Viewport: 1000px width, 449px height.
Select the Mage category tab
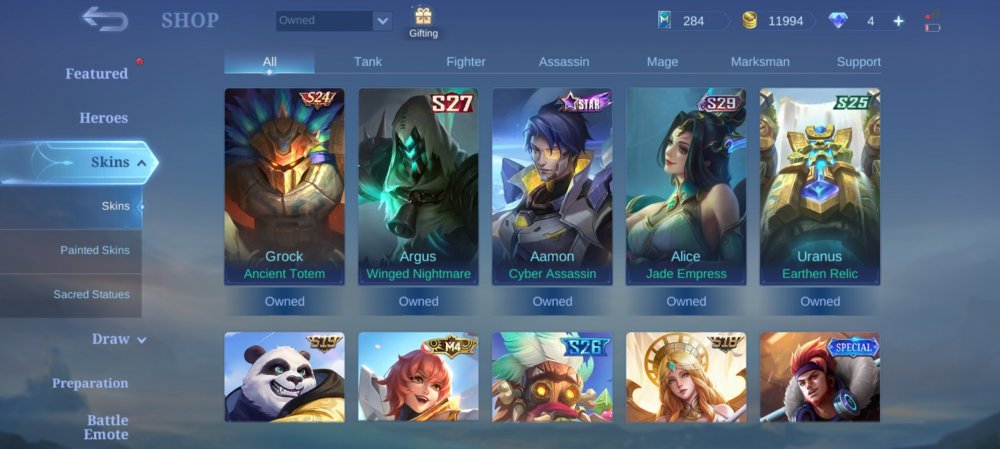tap(662, 62)
